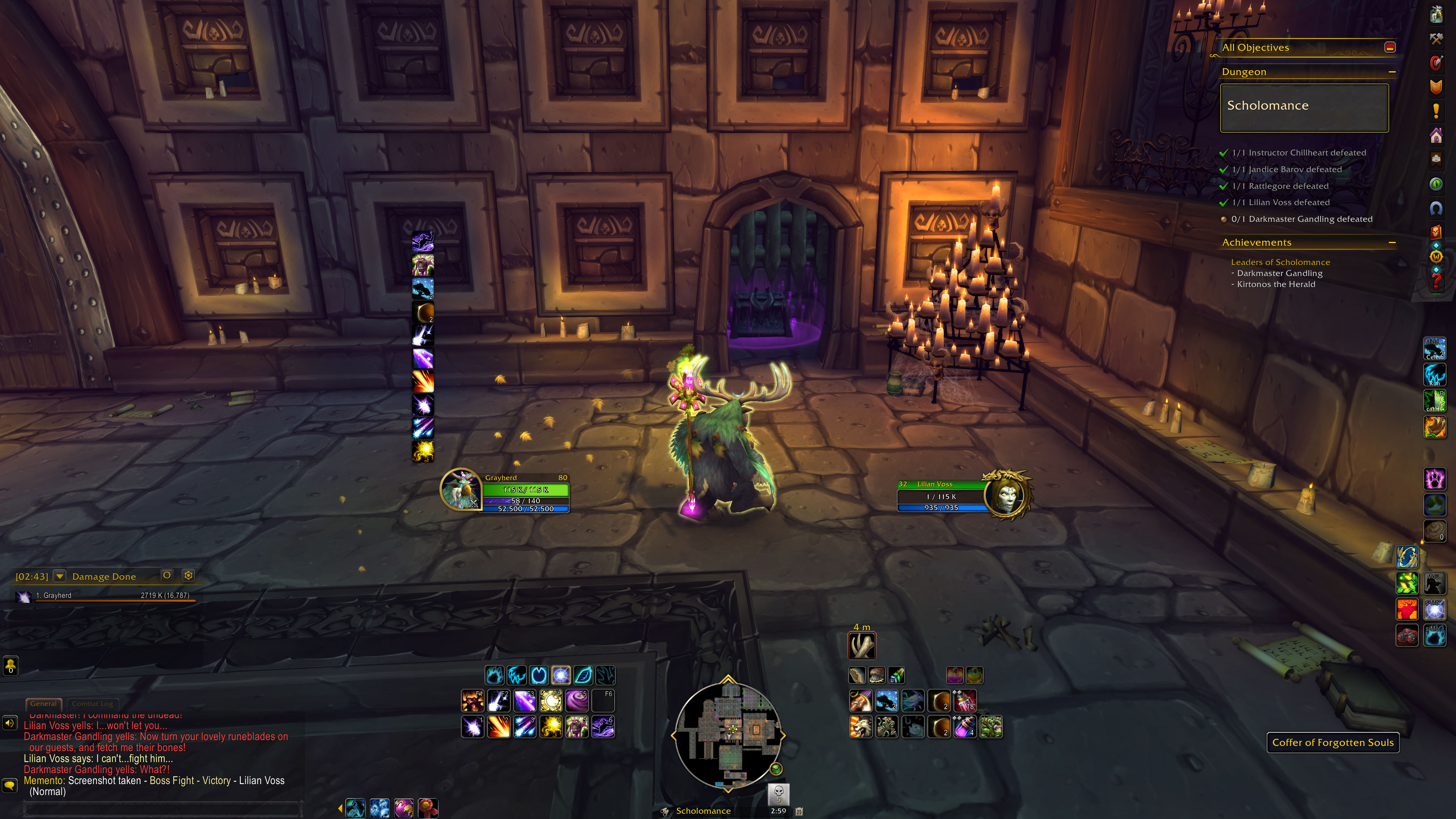This screenshot has height=819, width=1456.
Task: Select the General chat tab
Action: pos(44,704)
